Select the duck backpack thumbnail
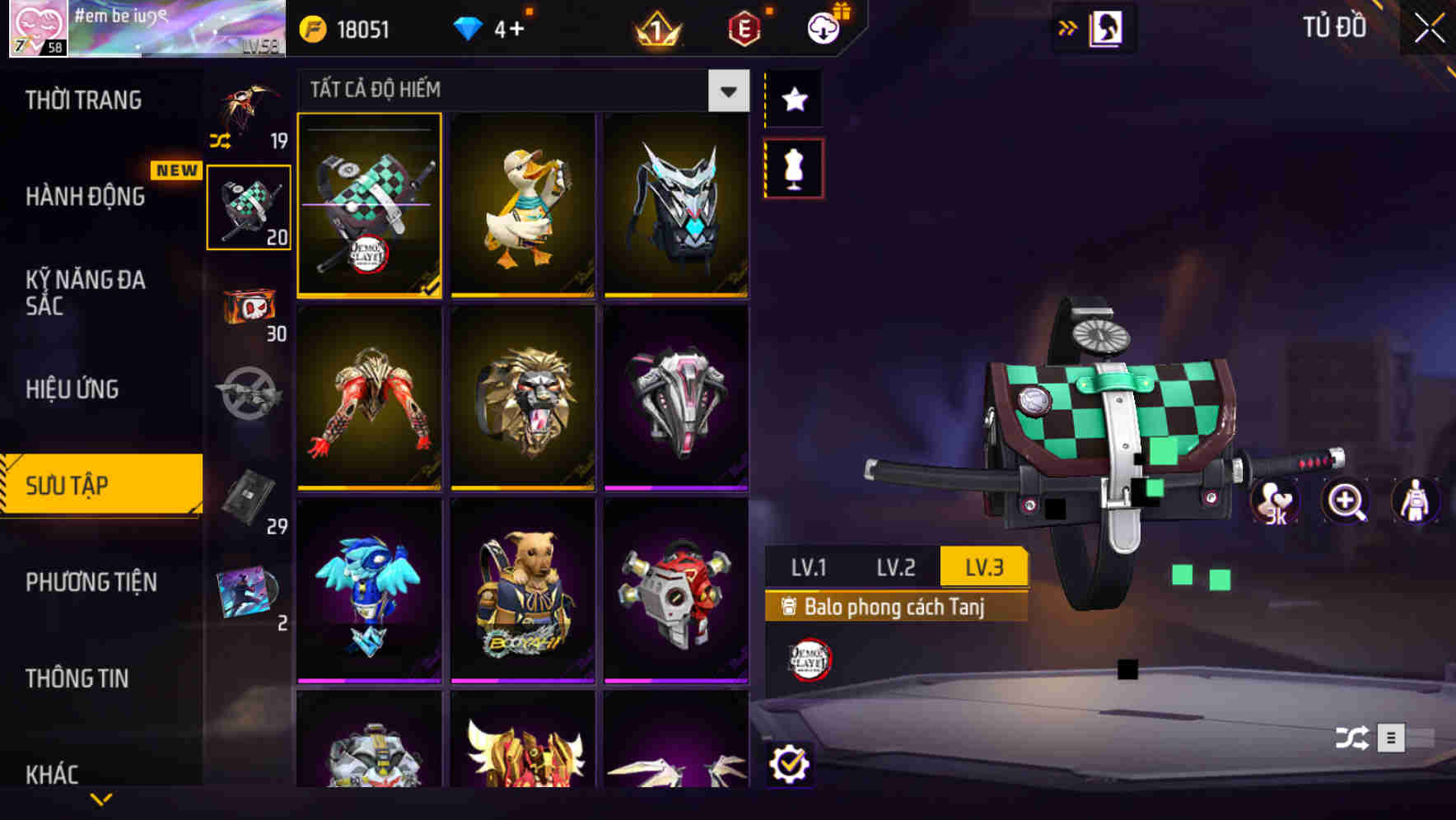The image size is (1456, 820). point(523,207)
